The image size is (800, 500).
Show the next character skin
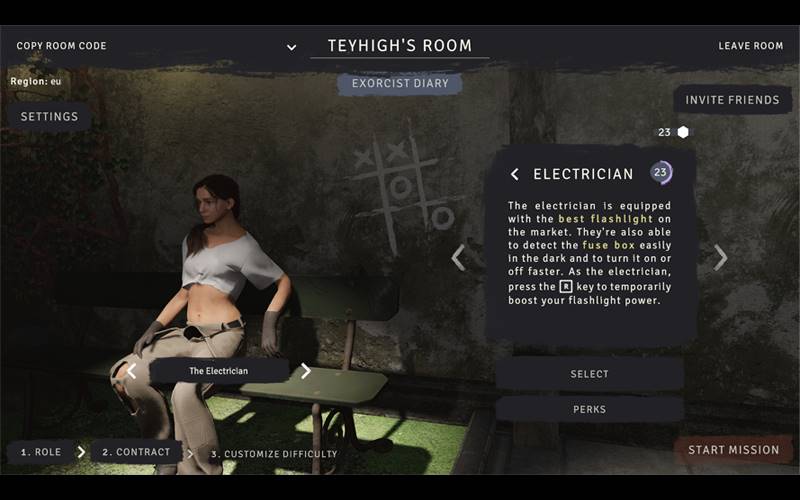[x=306, y=371]
